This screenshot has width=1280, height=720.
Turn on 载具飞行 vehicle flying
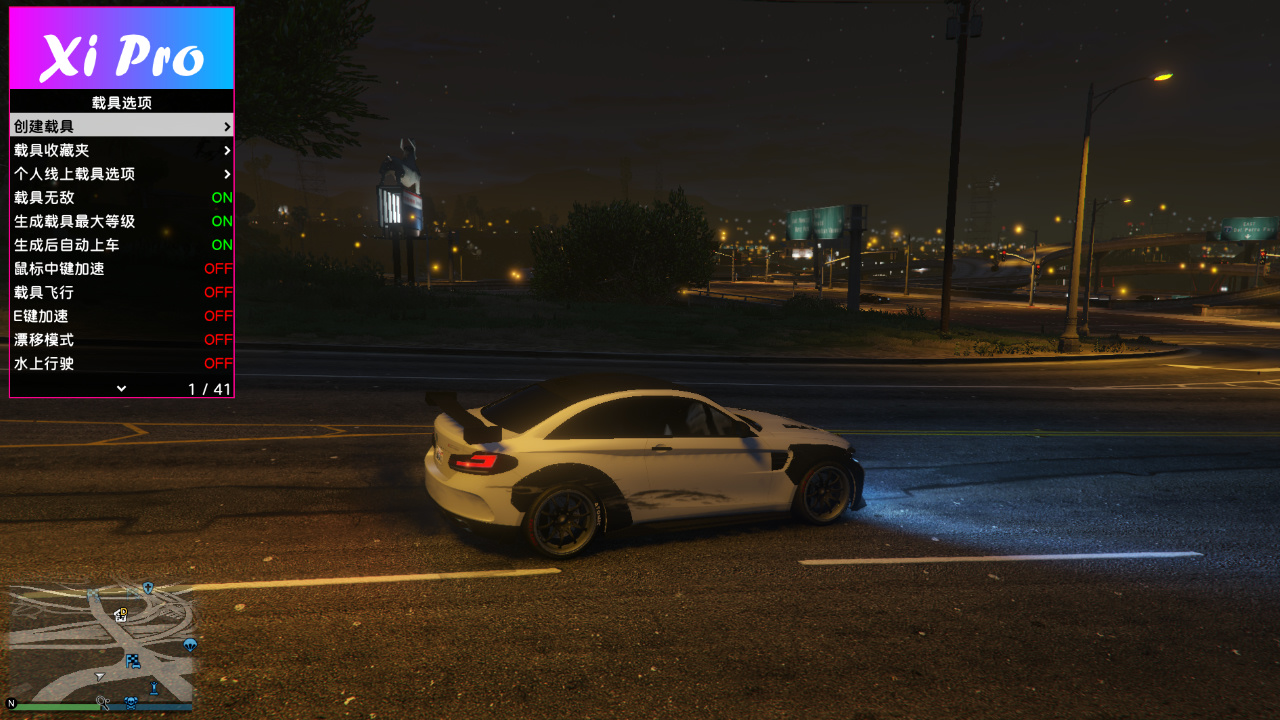[x=121, y=292]
